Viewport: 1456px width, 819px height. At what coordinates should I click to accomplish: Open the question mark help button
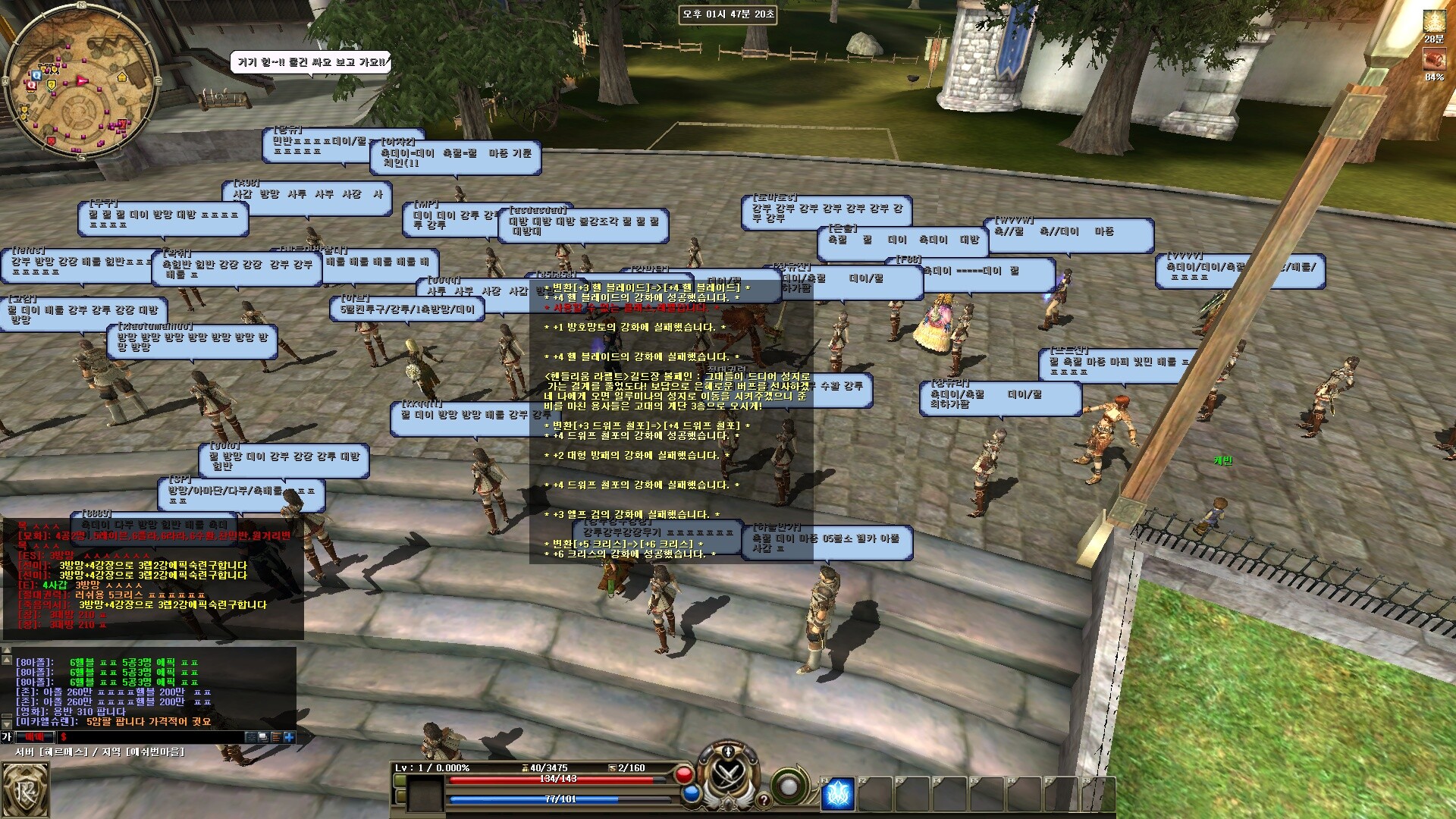[764, 799]
